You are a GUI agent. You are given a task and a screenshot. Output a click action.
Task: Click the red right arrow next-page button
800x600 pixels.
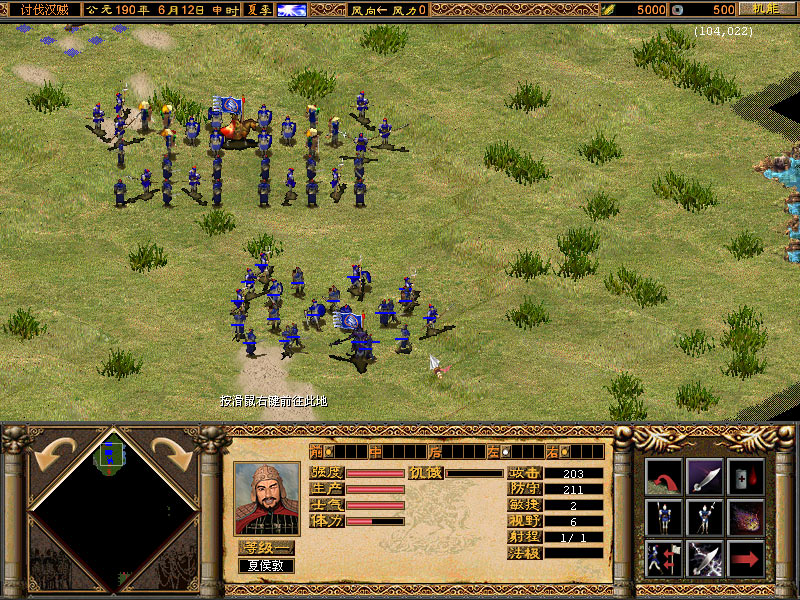pyautogui.click(x=746, y=558)
